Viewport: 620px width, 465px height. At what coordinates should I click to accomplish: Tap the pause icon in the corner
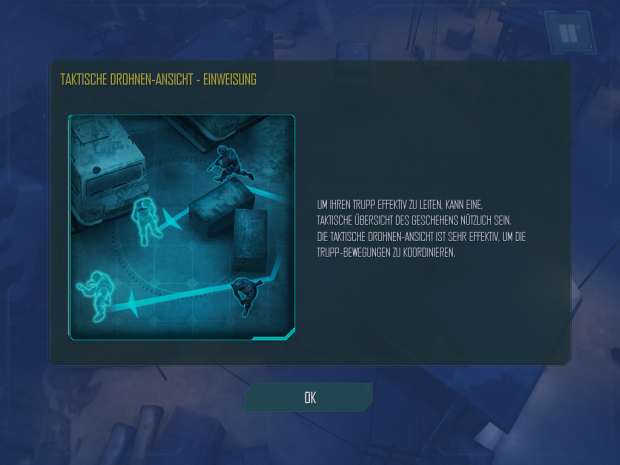point(568,32)
